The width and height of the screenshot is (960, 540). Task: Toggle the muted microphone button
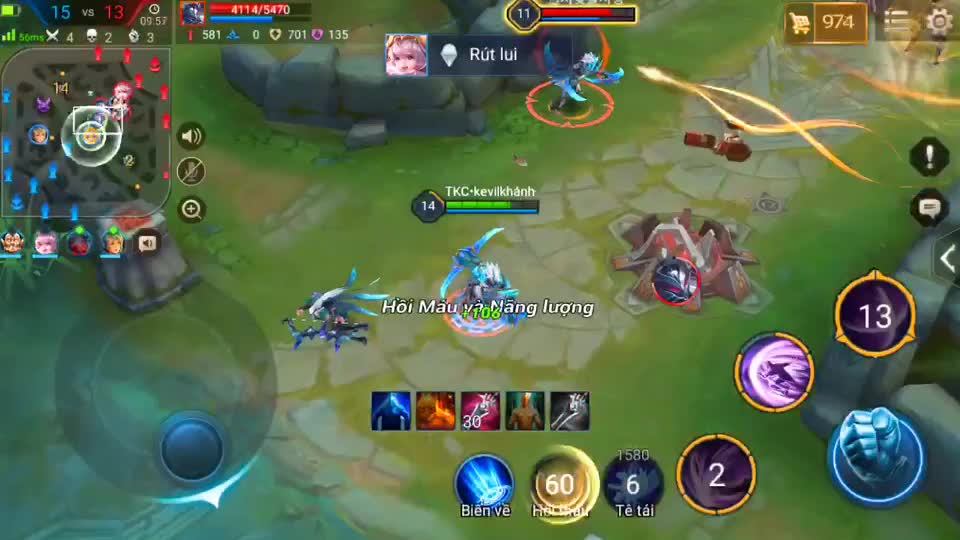pos(191,172)
